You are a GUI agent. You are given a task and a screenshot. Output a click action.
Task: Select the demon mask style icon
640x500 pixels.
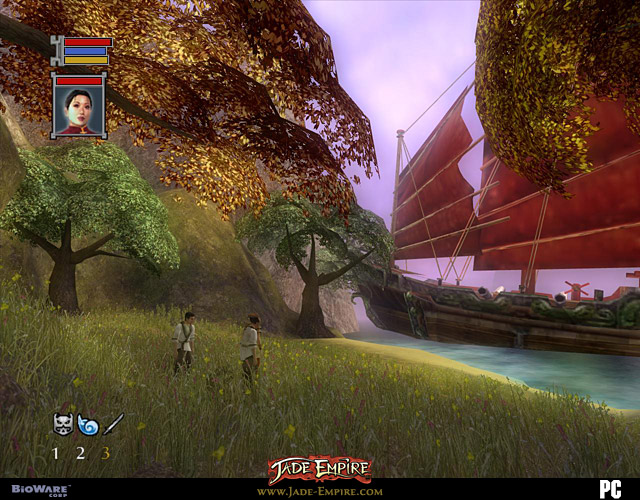62,424
